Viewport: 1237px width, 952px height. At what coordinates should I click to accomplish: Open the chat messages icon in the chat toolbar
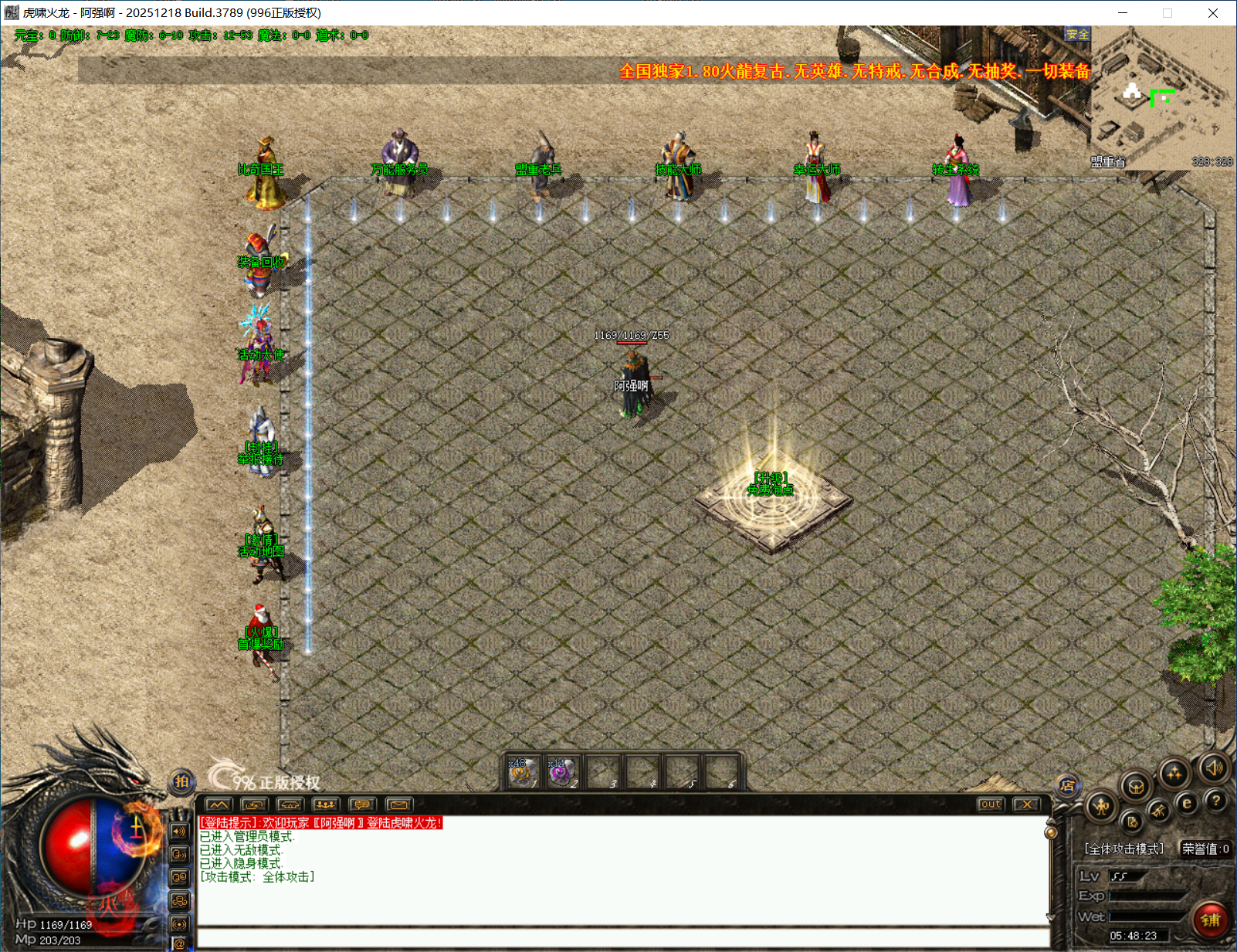point(361,805)
